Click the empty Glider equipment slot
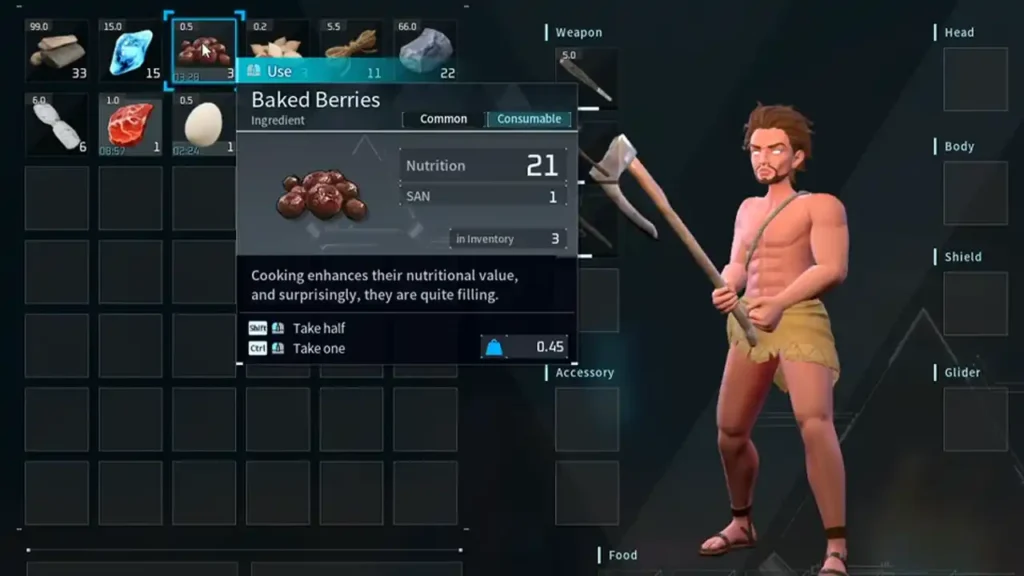This screenshot has width=1024, height=576. coord(975,419)
